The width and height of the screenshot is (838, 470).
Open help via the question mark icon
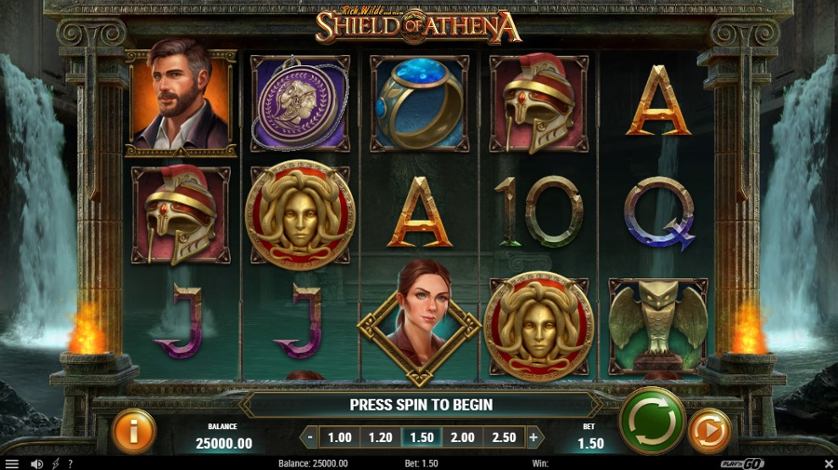click(70, 463)
